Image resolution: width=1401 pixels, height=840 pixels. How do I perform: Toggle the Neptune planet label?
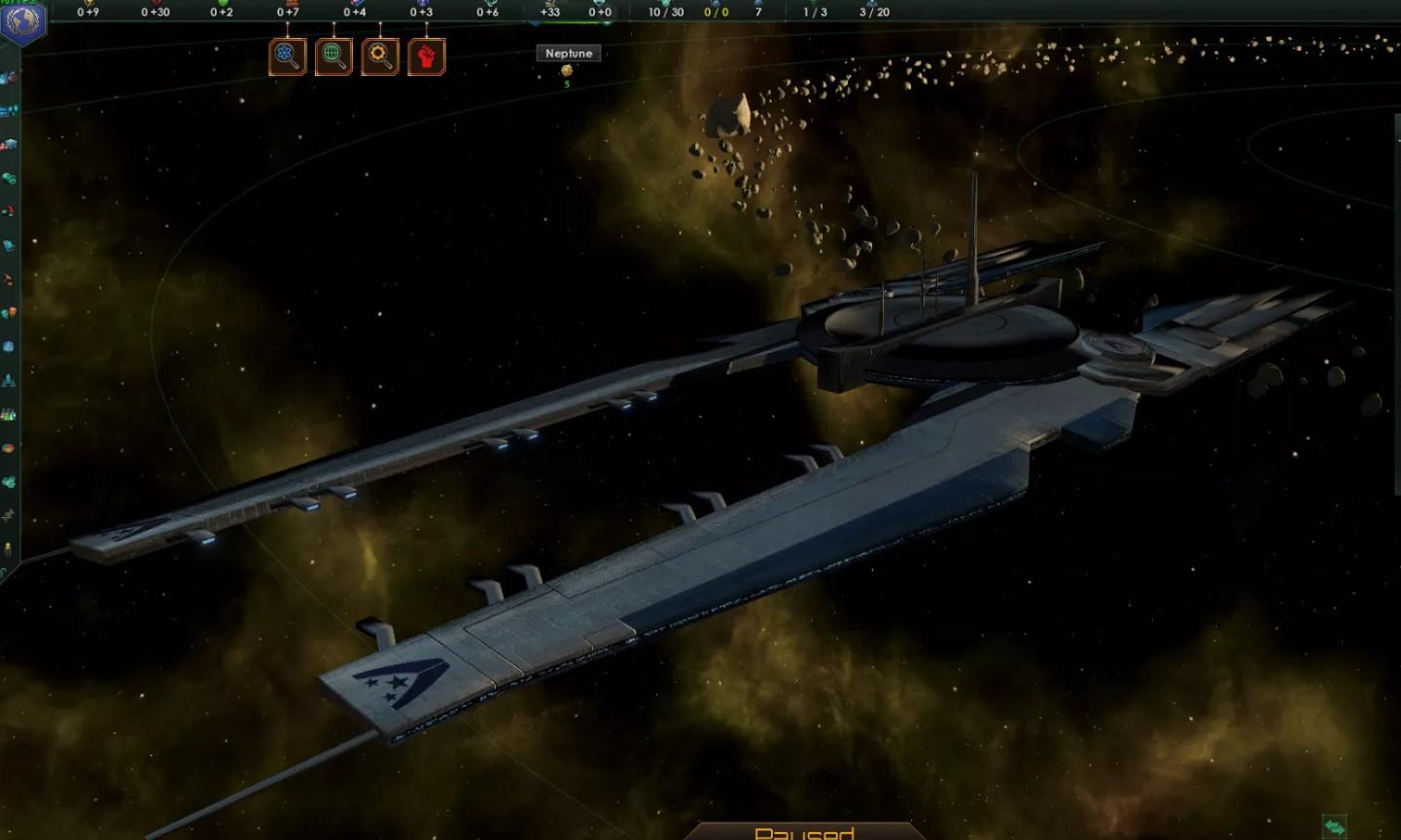(568, 53)
